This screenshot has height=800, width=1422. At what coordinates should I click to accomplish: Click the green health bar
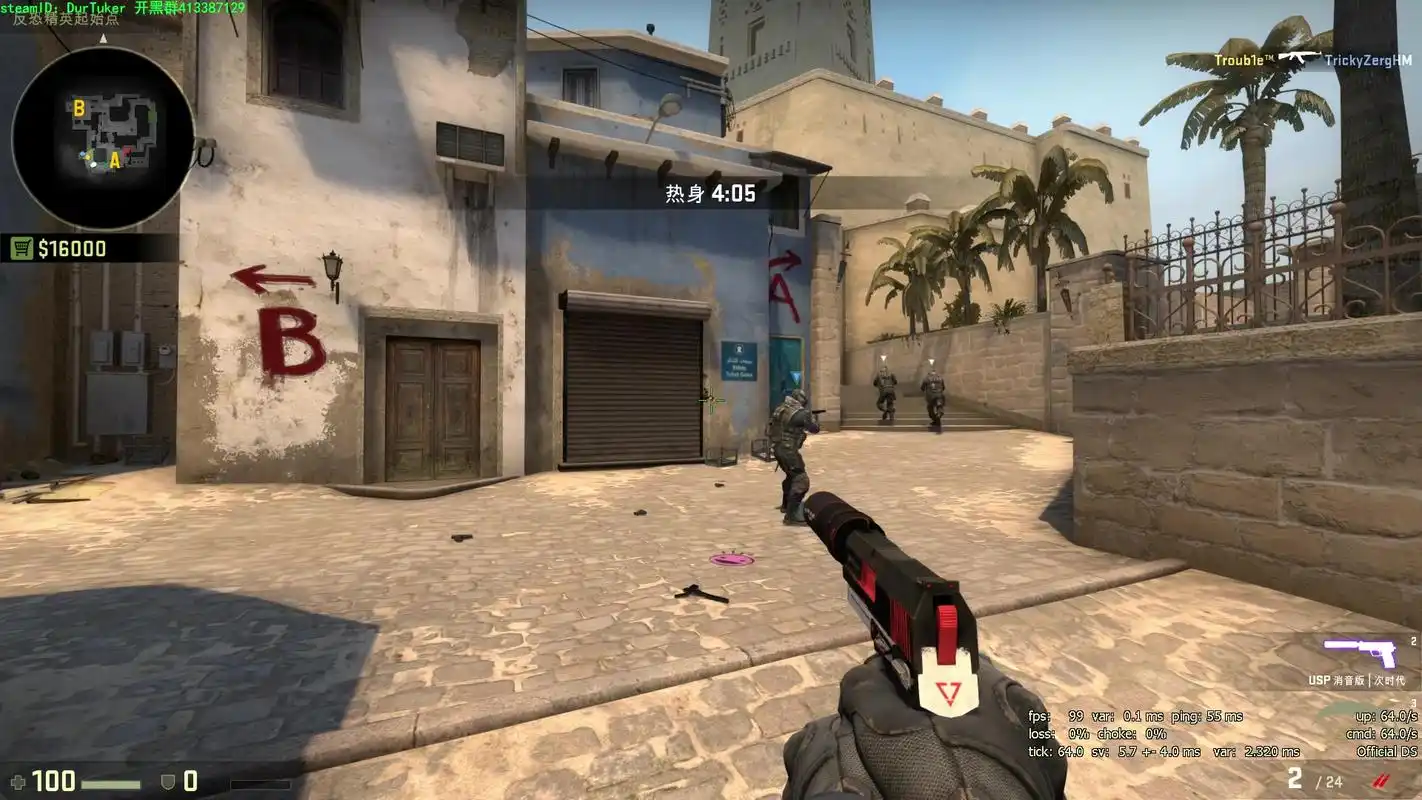coord(110,782)
